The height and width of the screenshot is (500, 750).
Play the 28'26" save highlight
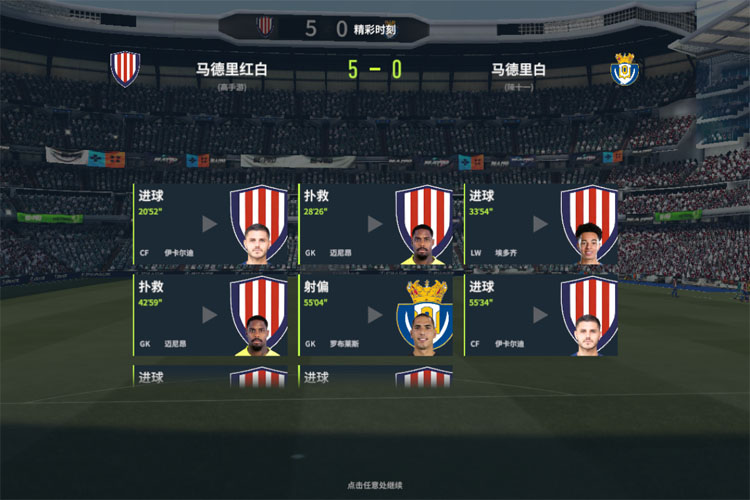375,224
